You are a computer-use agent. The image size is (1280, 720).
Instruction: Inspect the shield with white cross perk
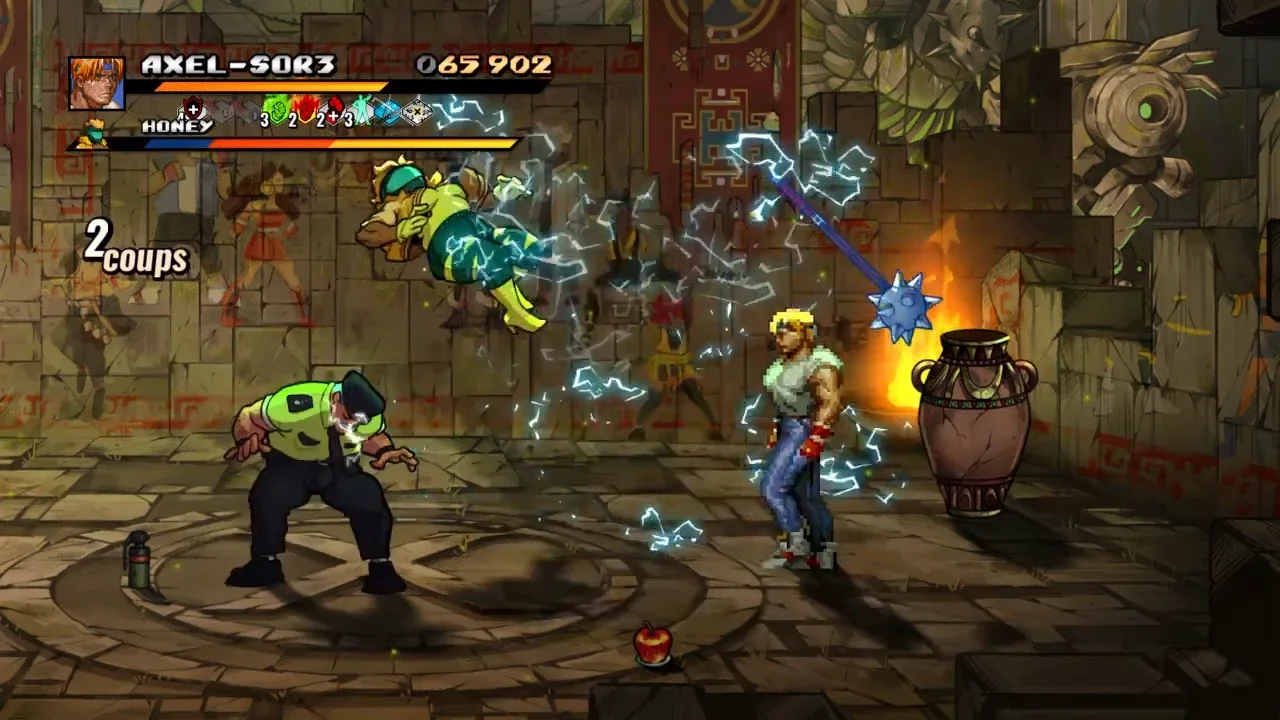tap(193, 109)
